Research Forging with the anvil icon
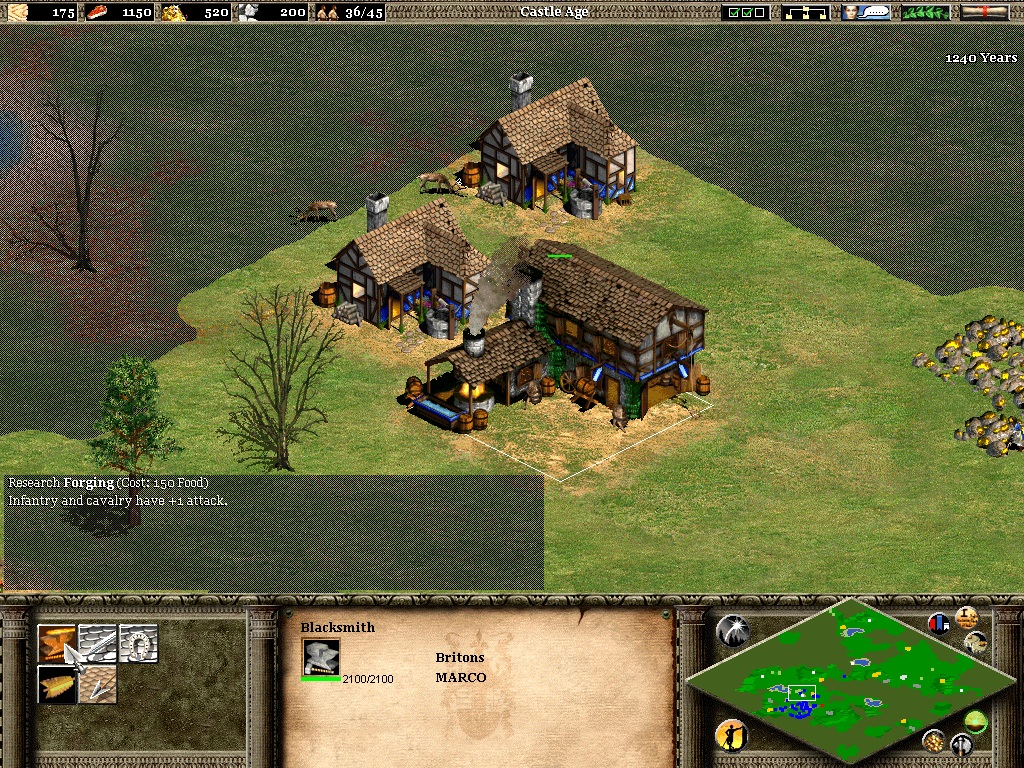The height and width of the screenshot is (768, 1024). point(57,643)
